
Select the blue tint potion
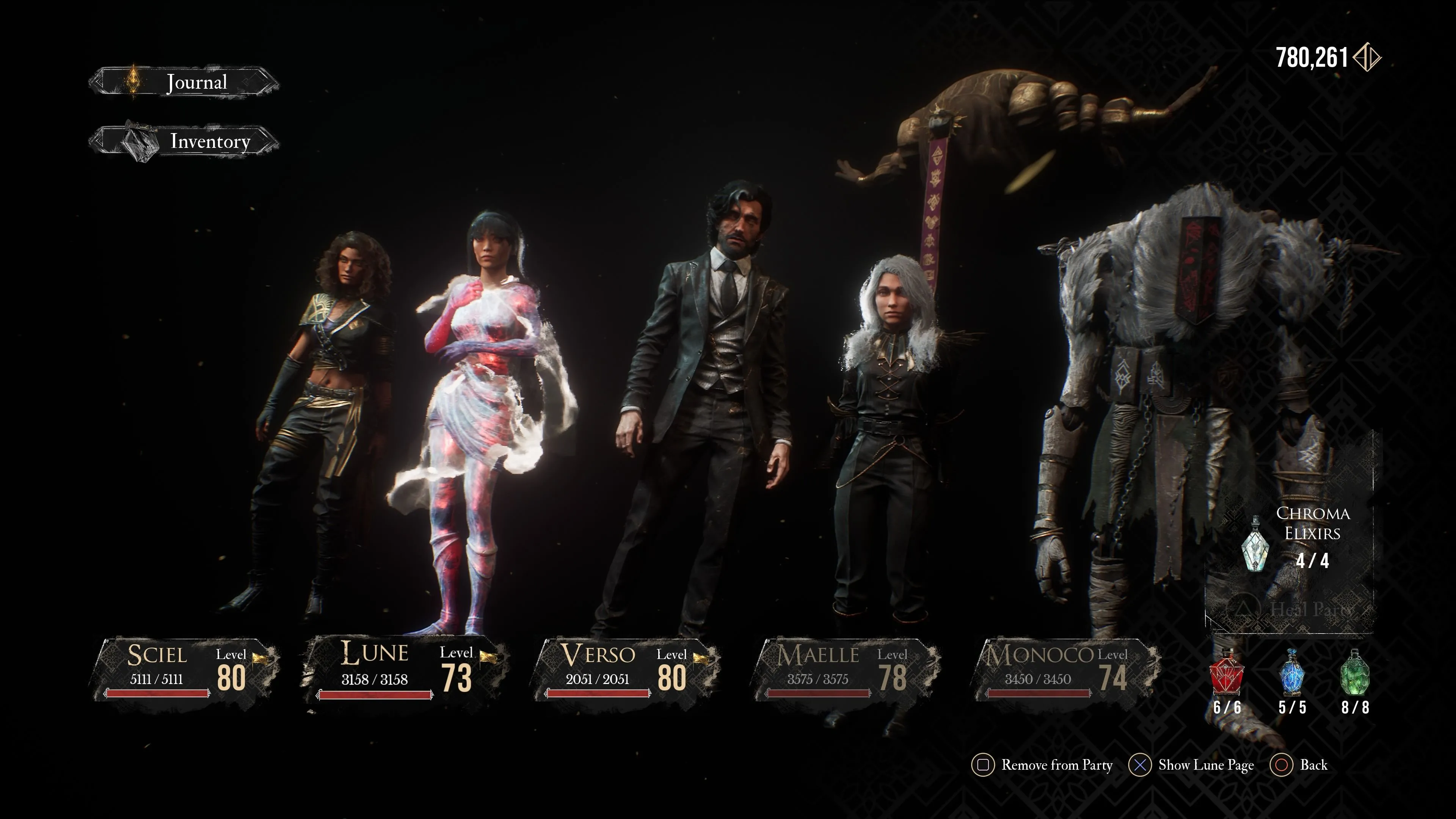point(1292,673)
